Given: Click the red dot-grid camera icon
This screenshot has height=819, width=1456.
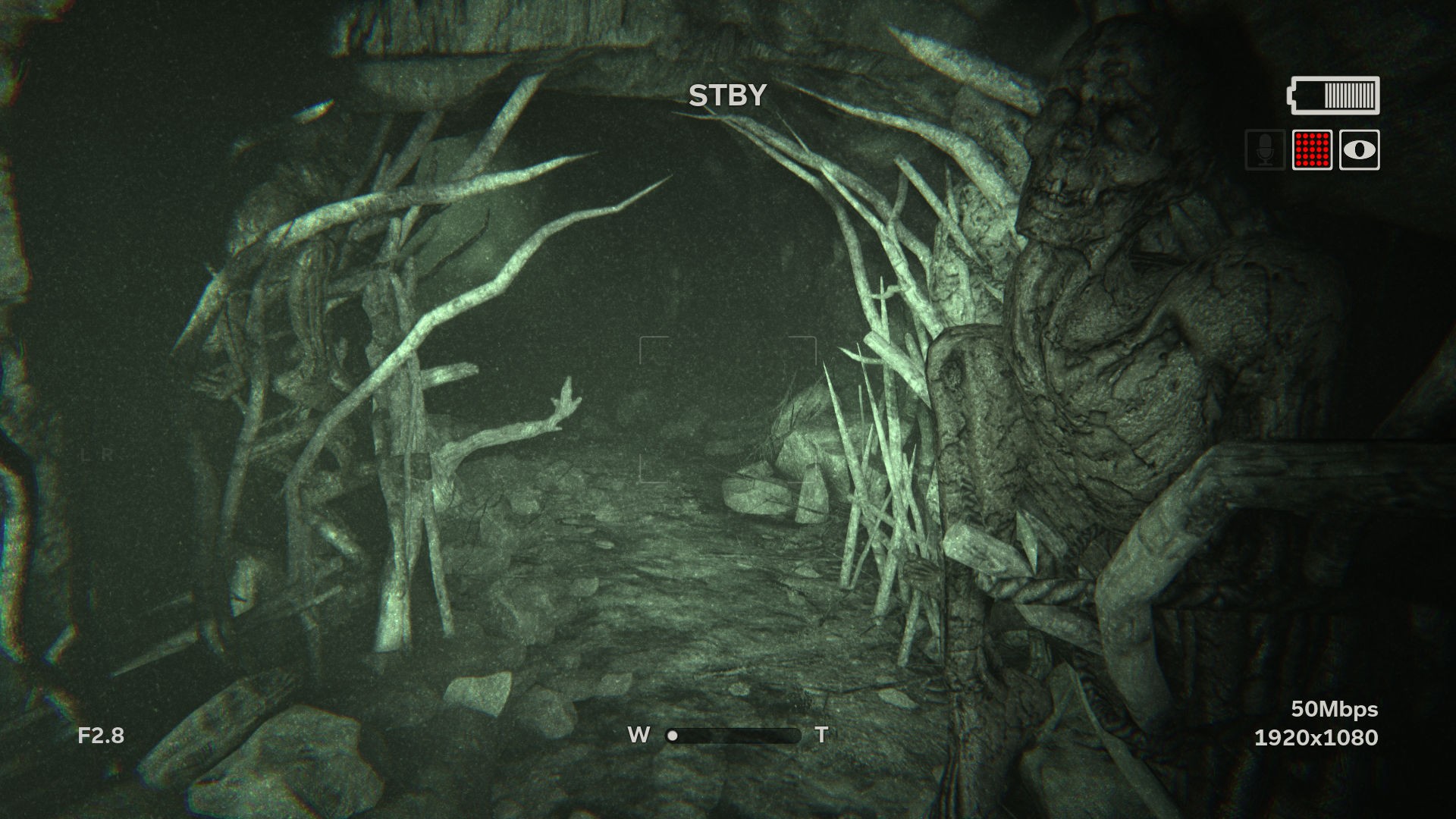Looking at the screenshot, I should point(1312,150).
